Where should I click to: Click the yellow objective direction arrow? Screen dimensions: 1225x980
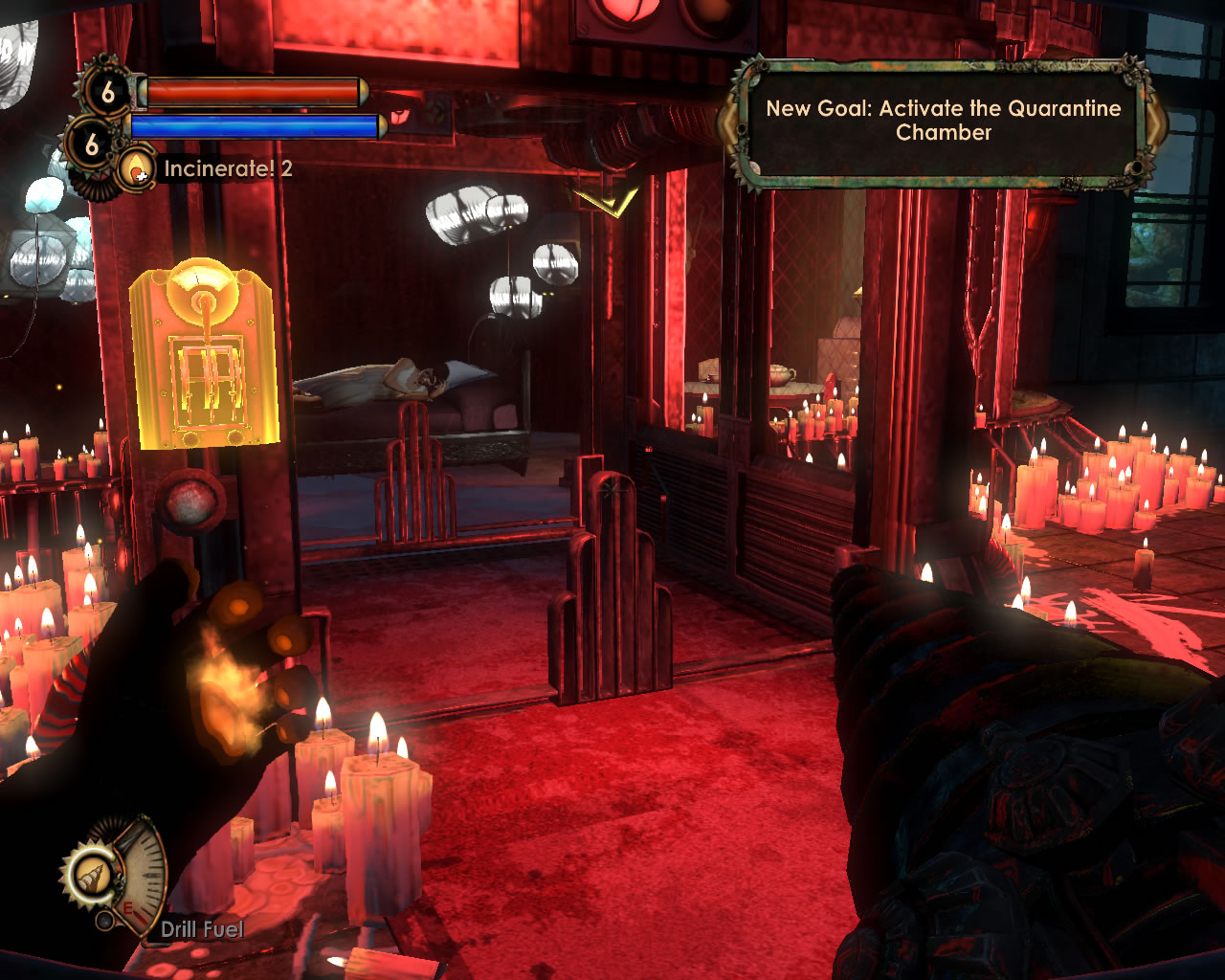tap(606, 202)
